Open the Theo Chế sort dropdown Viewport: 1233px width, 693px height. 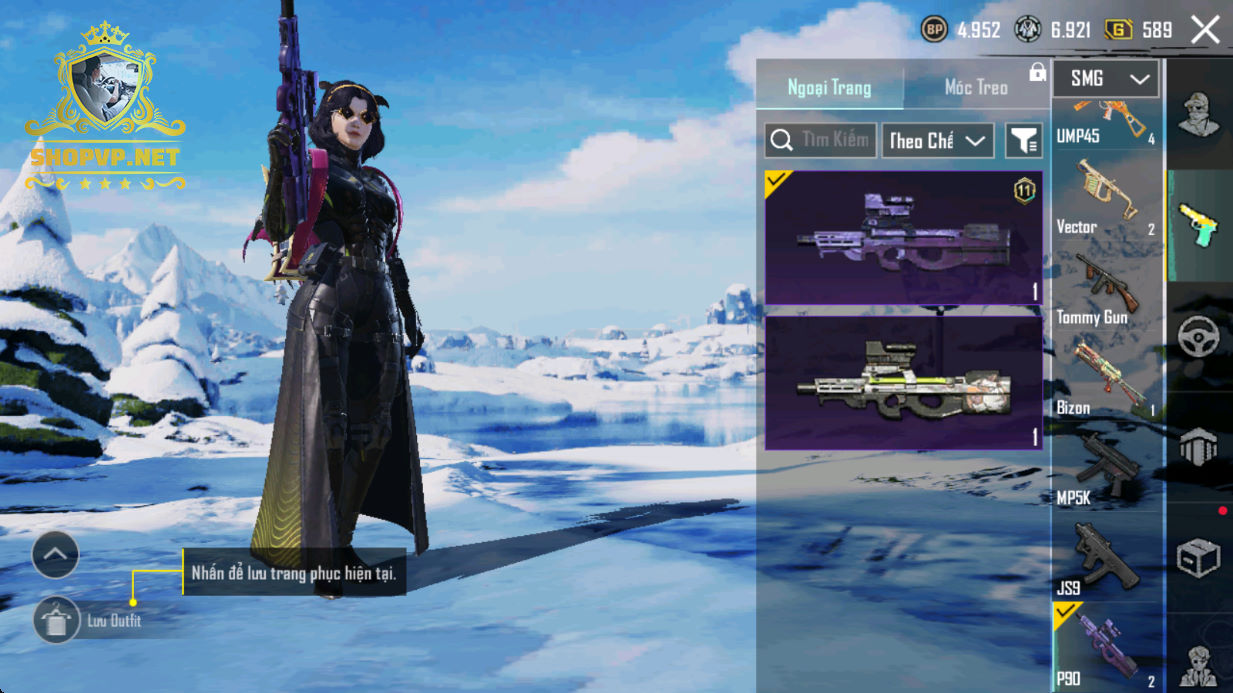coord(937,141)
